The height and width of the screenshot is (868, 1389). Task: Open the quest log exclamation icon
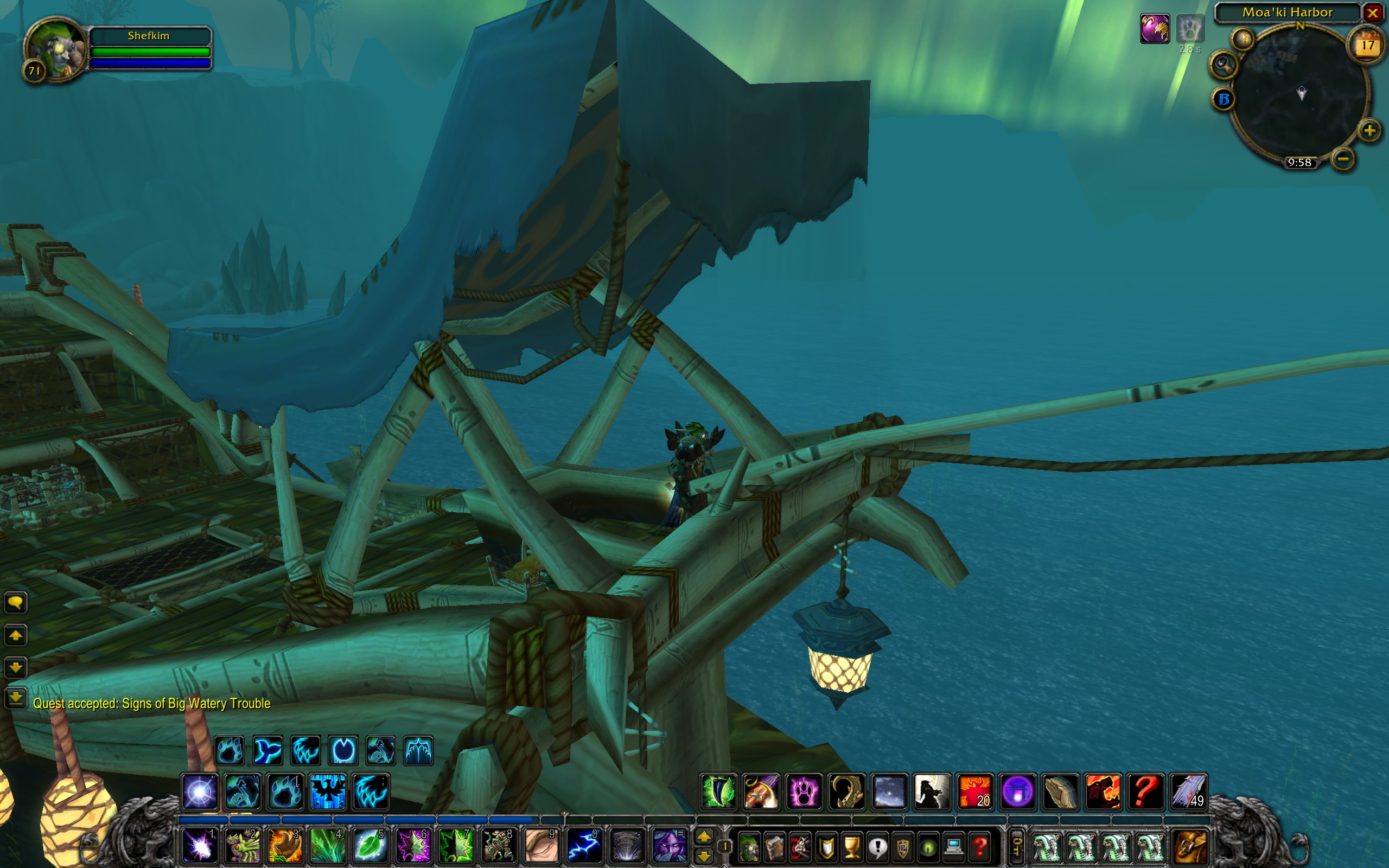click(877, 847)
